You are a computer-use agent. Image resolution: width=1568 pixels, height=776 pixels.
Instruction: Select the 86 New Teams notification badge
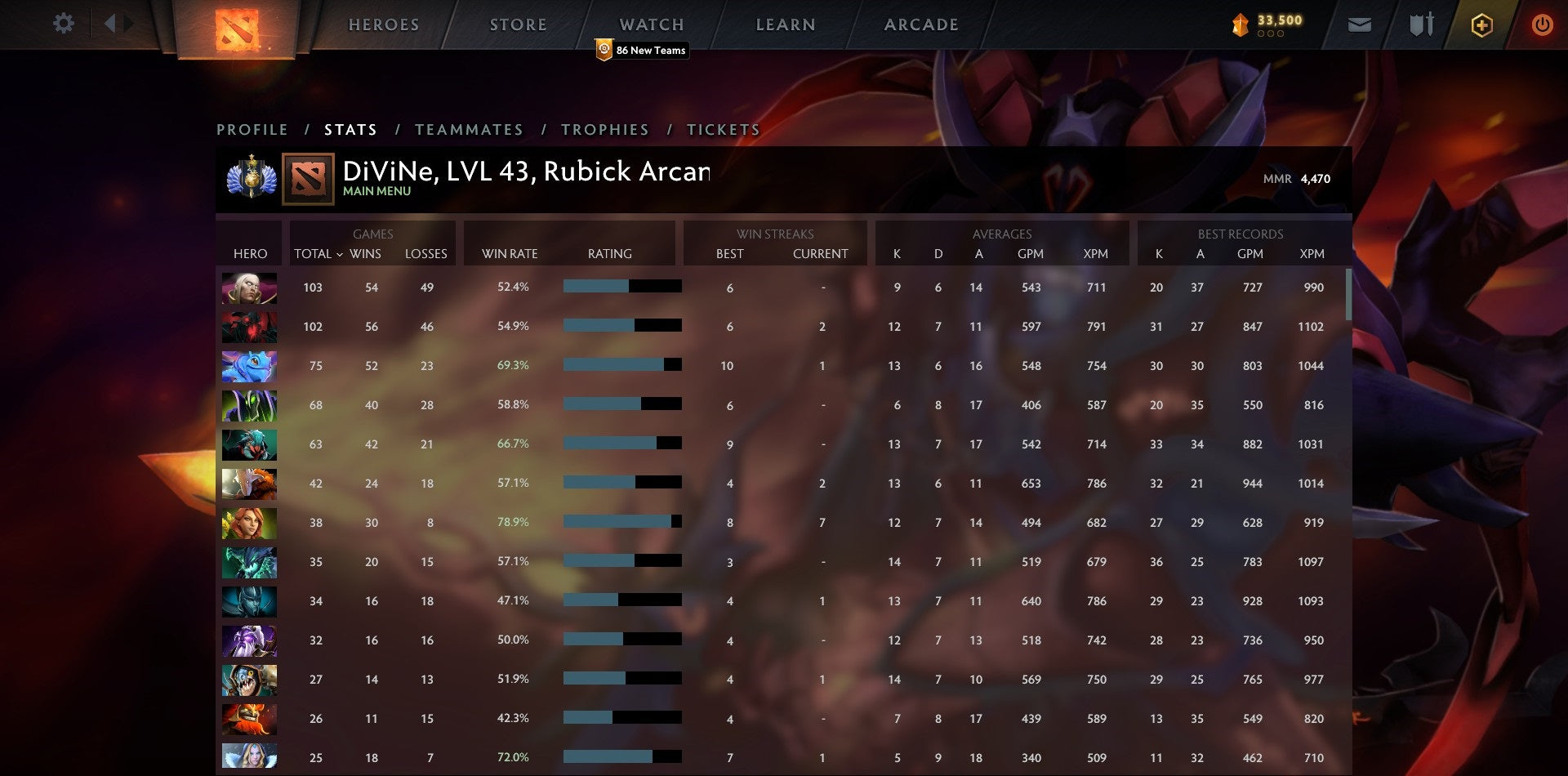pos(642,50)
